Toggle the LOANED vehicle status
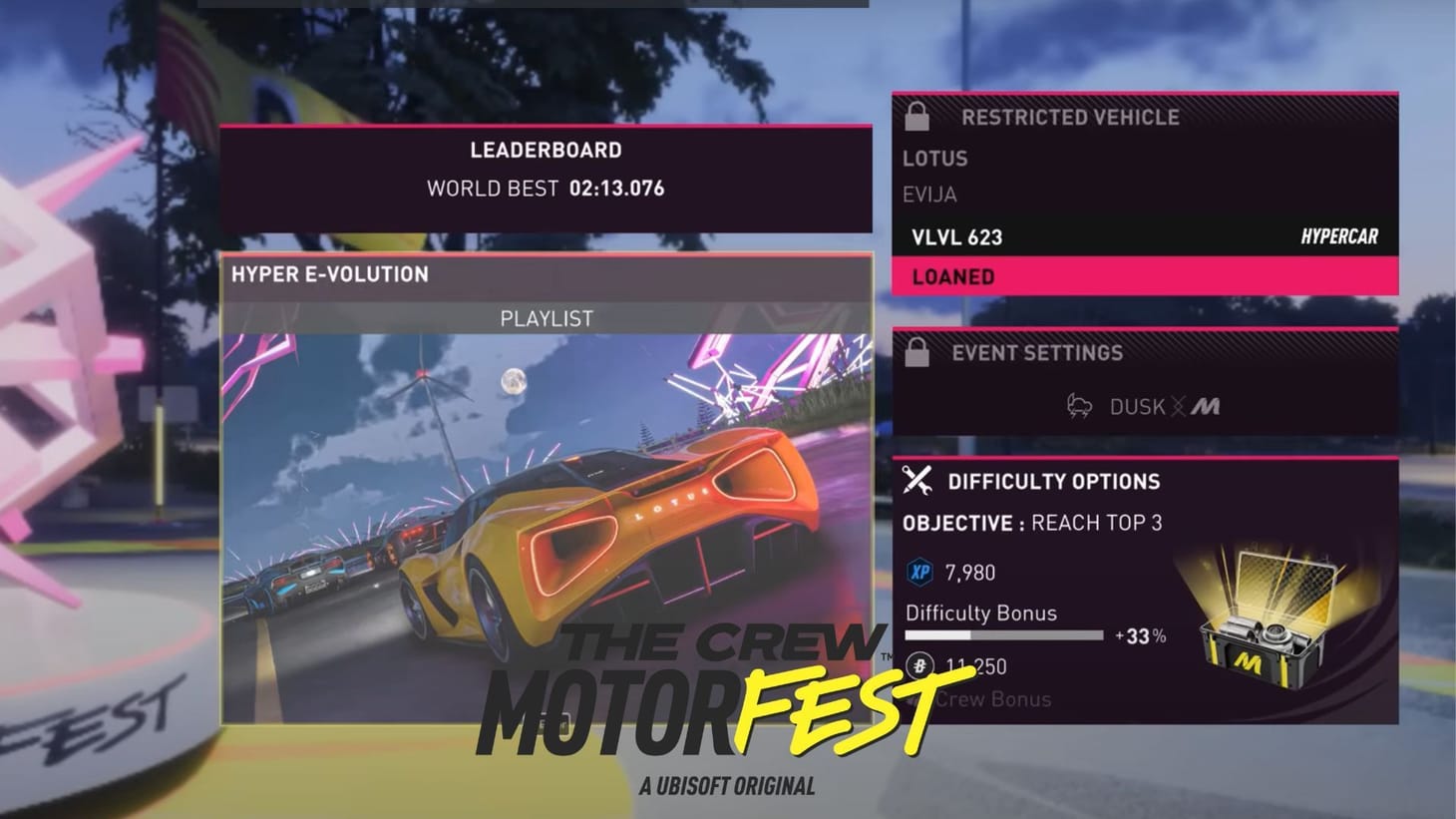Image resolution: width=1456 pixels, height=819 pixels. (952, 276)
